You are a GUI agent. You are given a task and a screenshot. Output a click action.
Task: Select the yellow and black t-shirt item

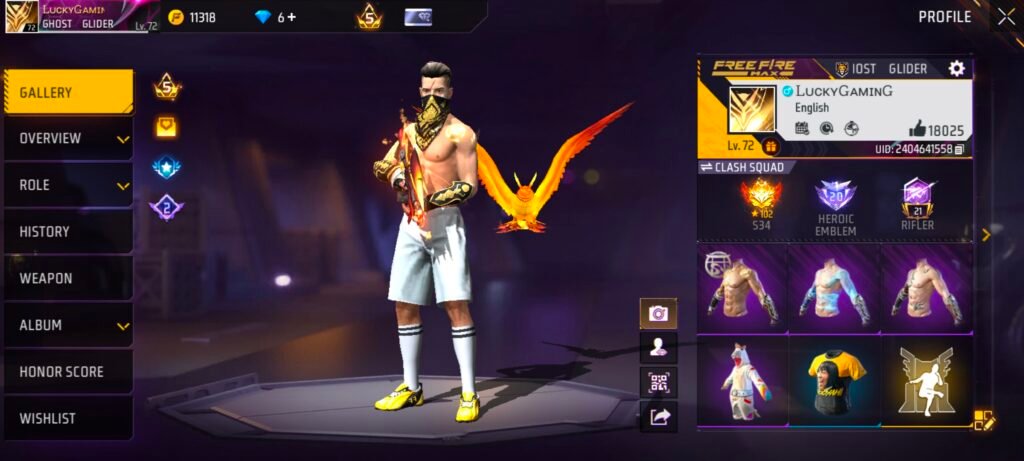tap(834, 382)
